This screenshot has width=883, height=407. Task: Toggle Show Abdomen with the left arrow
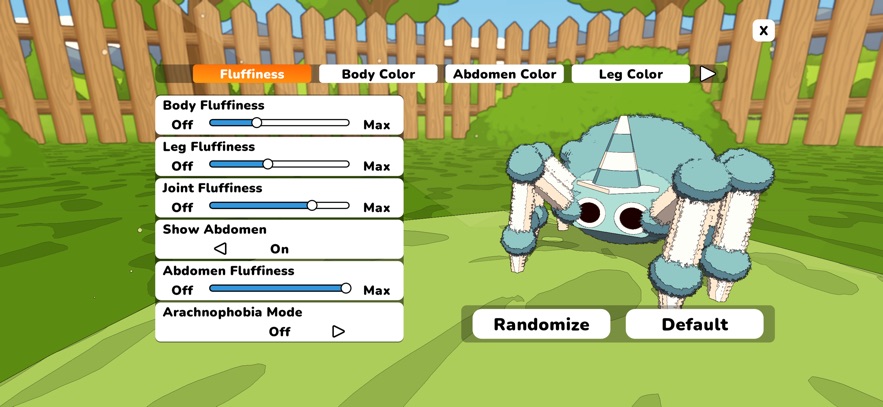click(x=221, y=249)
